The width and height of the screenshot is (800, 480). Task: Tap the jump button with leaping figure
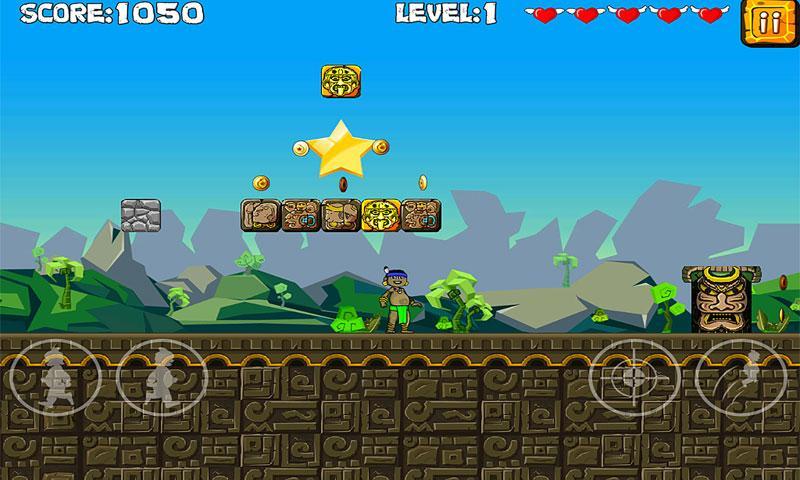click(x=740, y=379)
